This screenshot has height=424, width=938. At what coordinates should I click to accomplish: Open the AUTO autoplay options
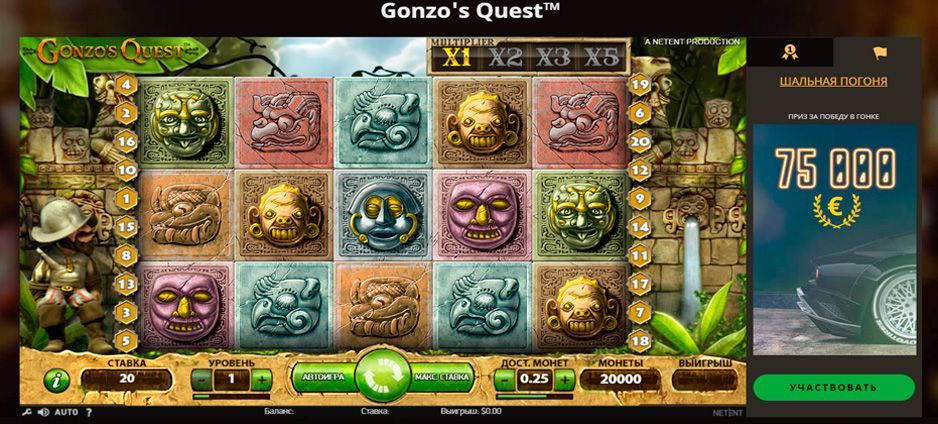coord(66,412)
